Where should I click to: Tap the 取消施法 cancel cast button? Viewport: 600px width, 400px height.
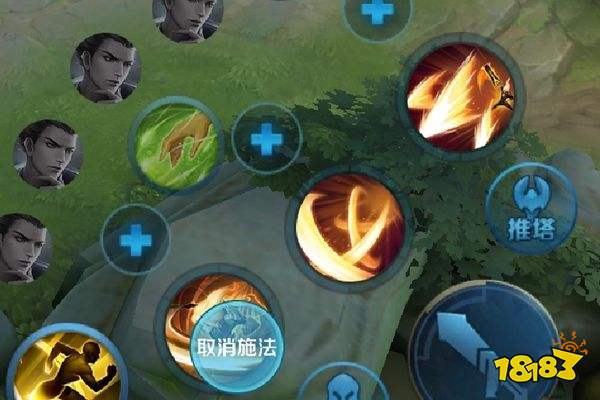pyautogui.click(x=238, y=346)
